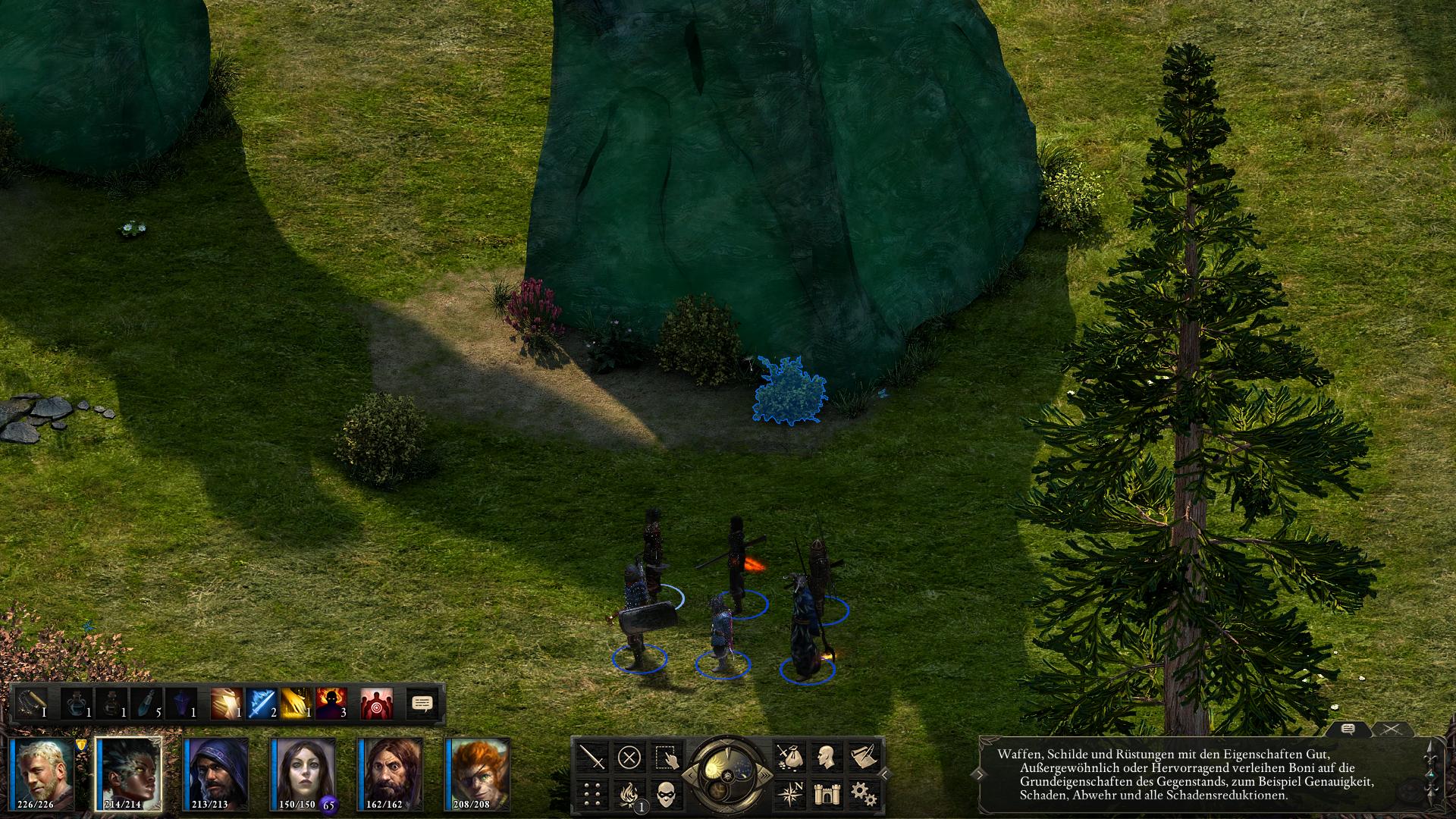1456x819 pixels.
Task: Cancel action with the circled X button
Action: [x=629, y=757]
